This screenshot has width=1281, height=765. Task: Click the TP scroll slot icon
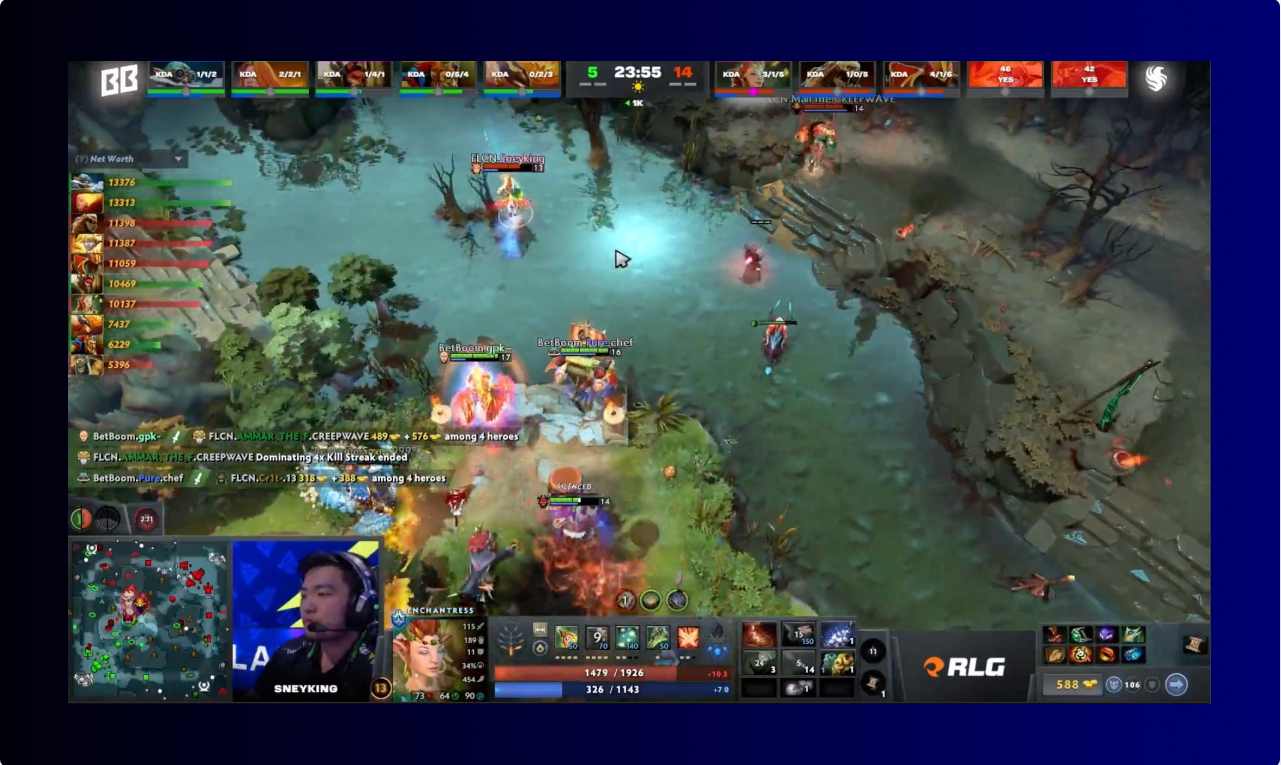point(872,681)
